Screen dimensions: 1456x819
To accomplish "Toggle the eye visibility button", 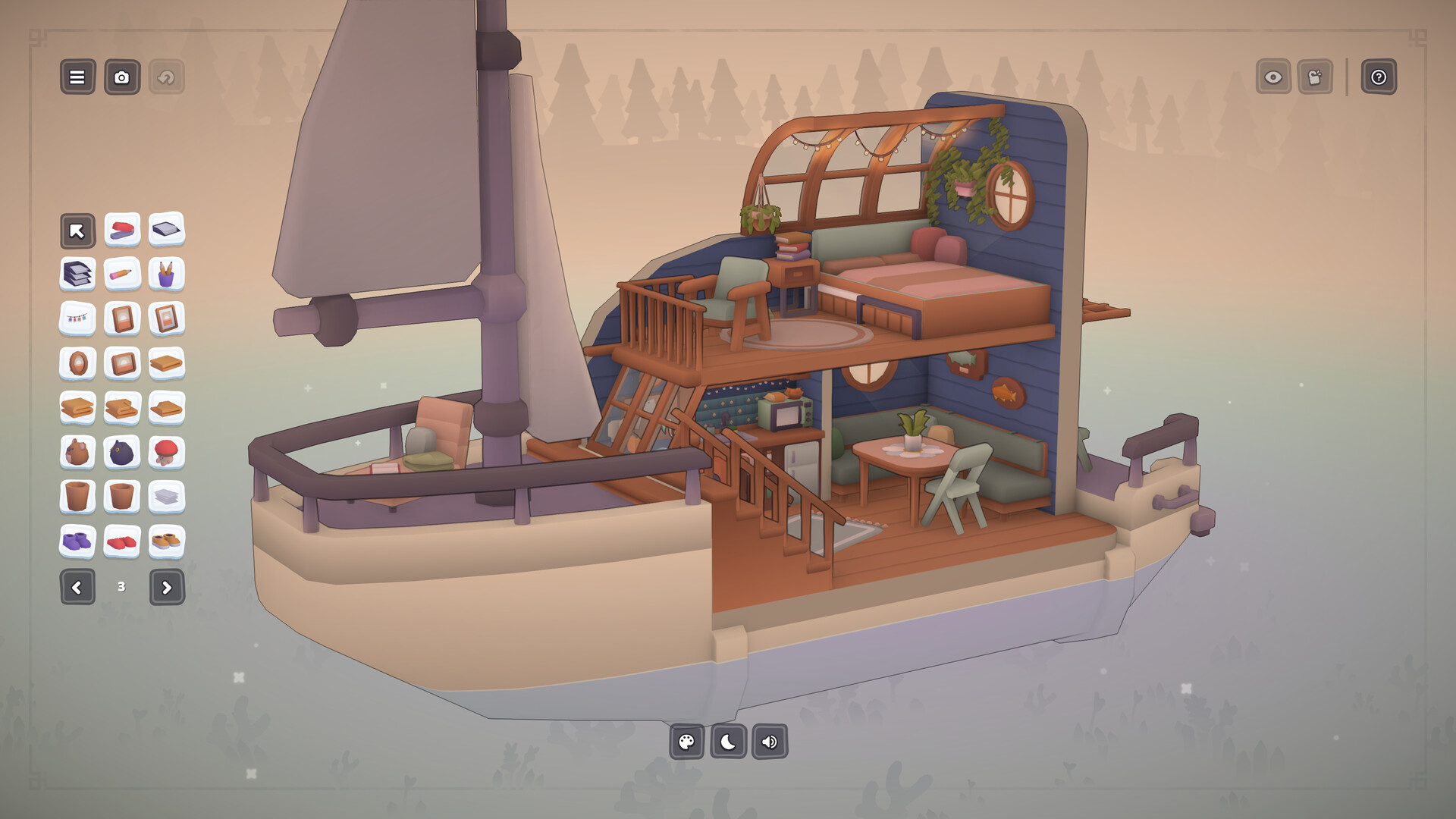I will [1273, 77].
